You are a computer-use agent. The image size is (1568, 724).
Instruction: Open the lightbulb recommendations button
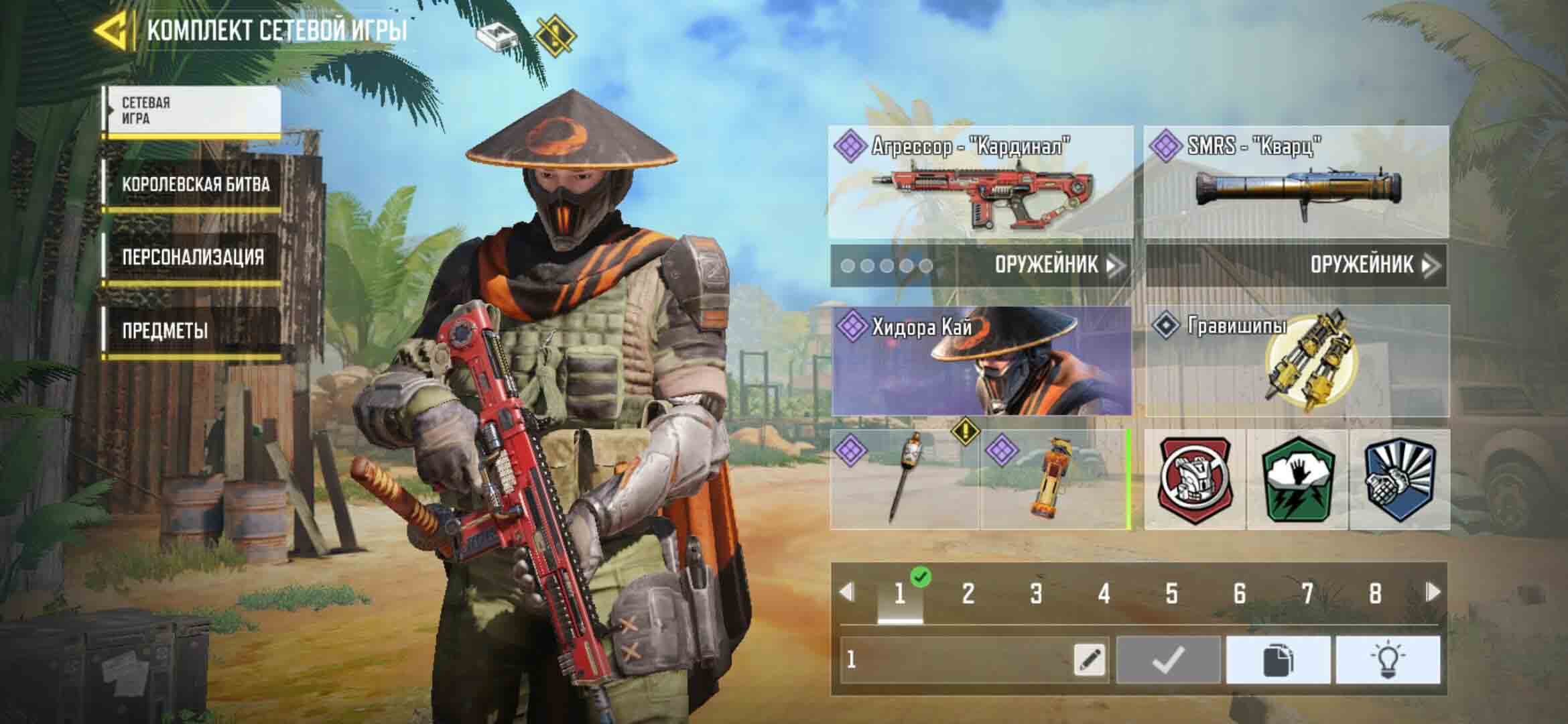coord(1387,660)
